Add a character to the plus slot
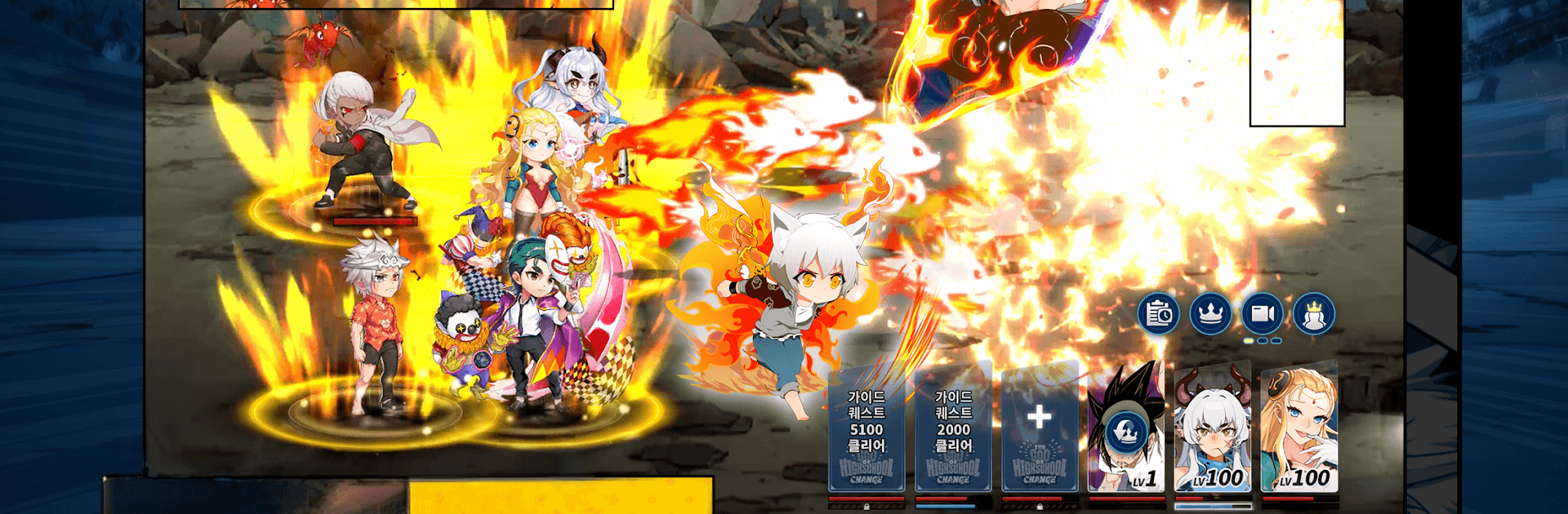Image resolution: width=1568 pixels, height=514 pixels. (1040, 428)
